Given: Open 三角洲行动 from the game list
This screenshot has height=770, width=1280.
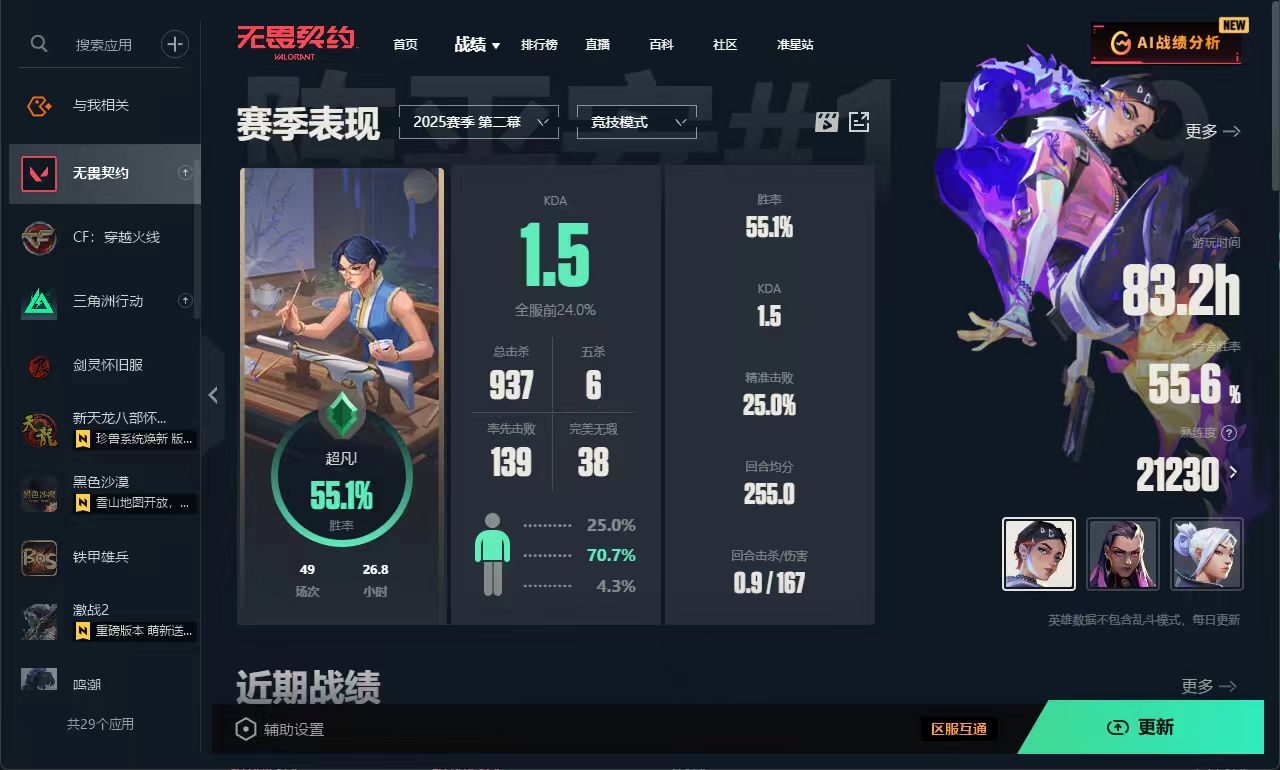Looking at the screenshot, I should (38, 300).
